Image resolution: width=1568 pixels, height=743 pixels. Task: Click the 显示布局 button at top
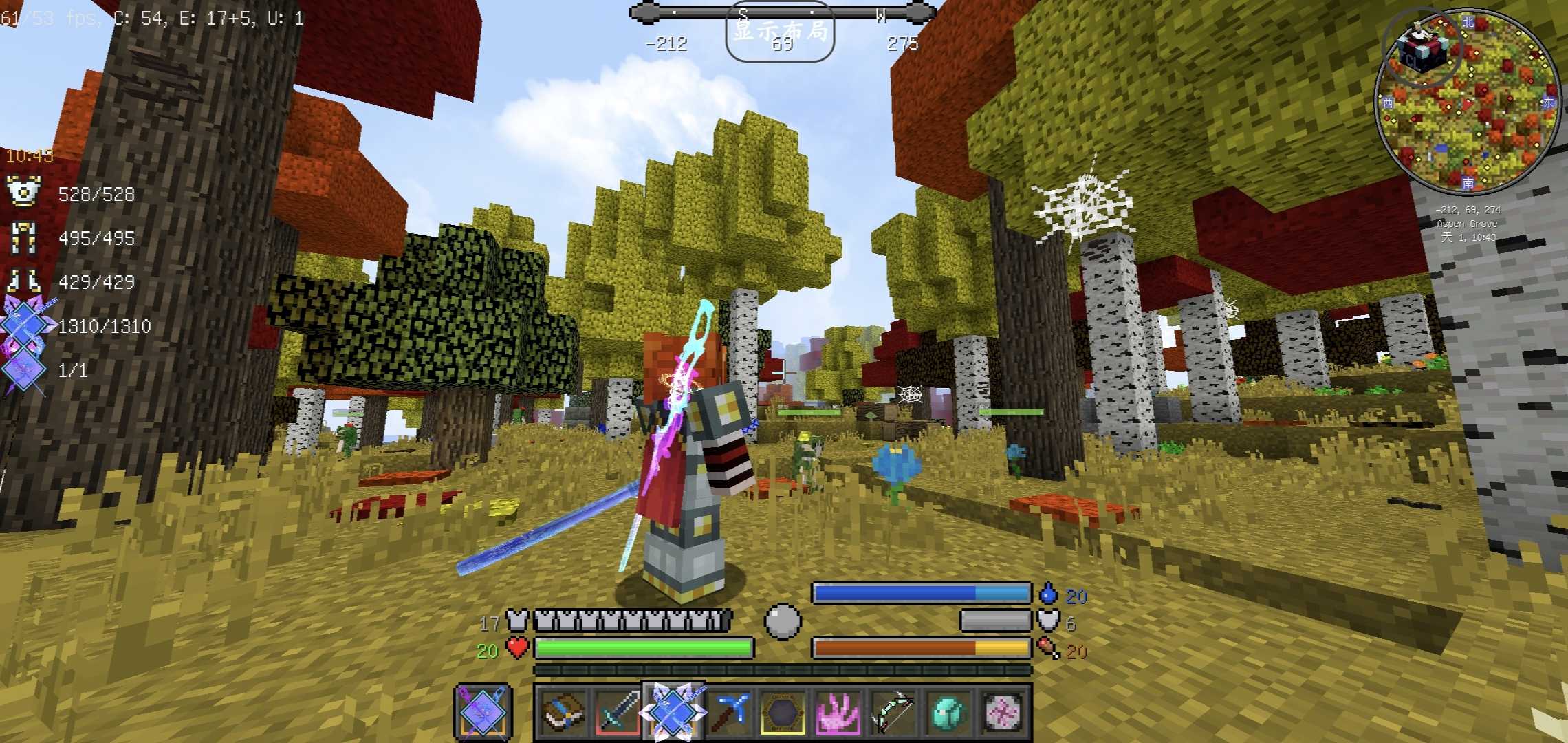coord(780,32)
